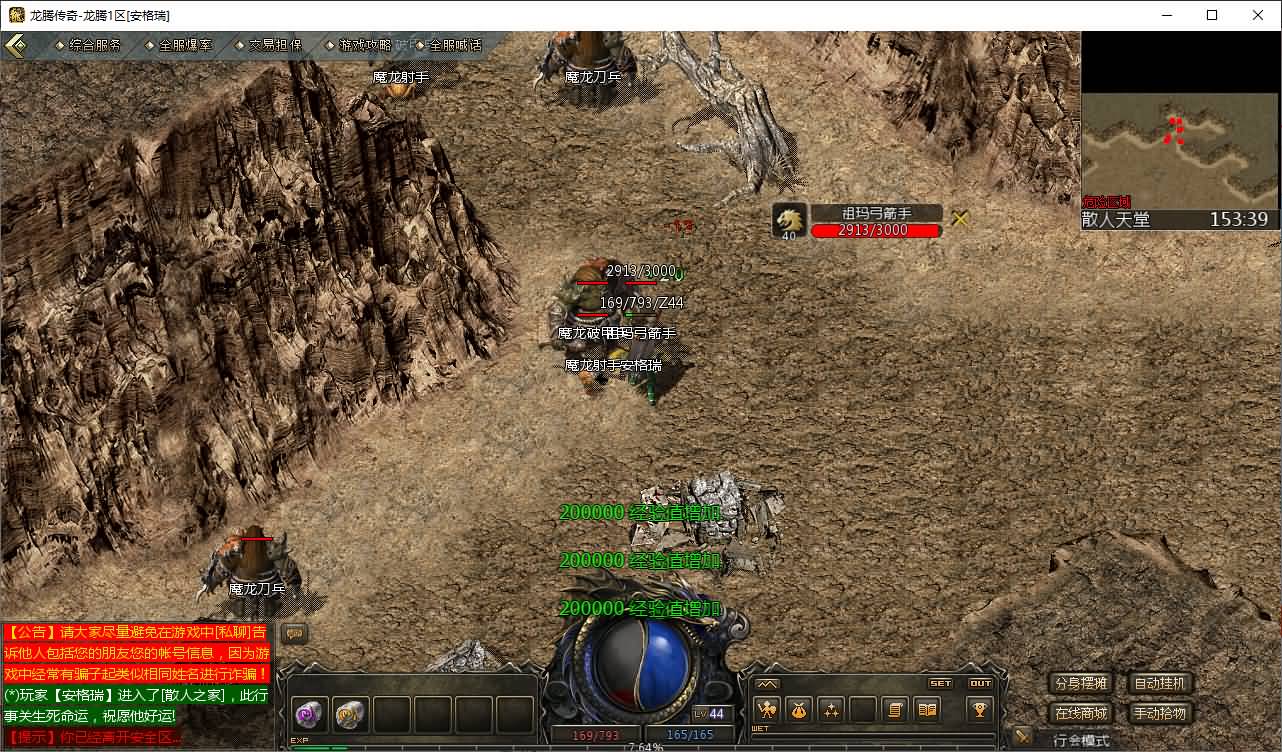This screenshot has width=1282, height=752.
Task: Open the 在线商城 online shop
Action: point(1081,713)
